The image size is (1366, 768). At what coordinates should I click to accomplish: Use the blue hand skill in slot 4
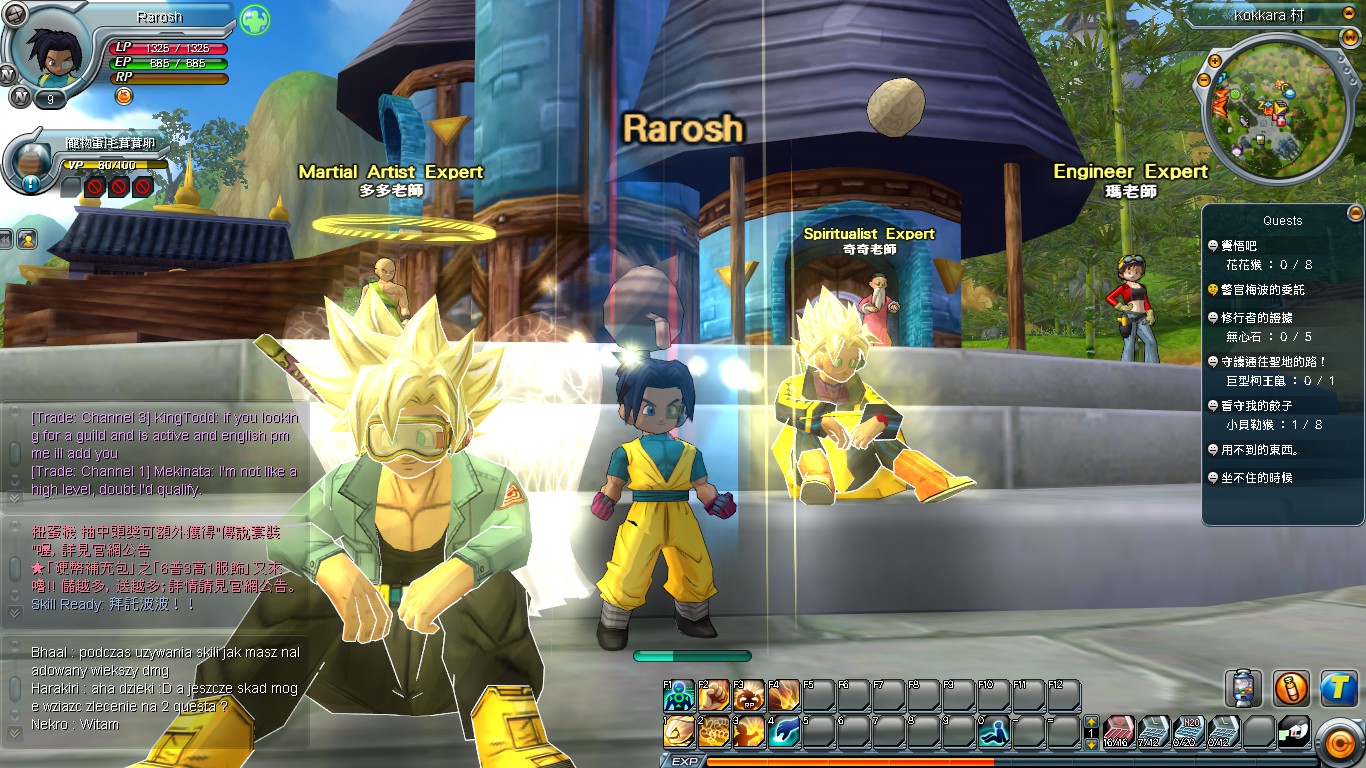(x=783, y=731)
